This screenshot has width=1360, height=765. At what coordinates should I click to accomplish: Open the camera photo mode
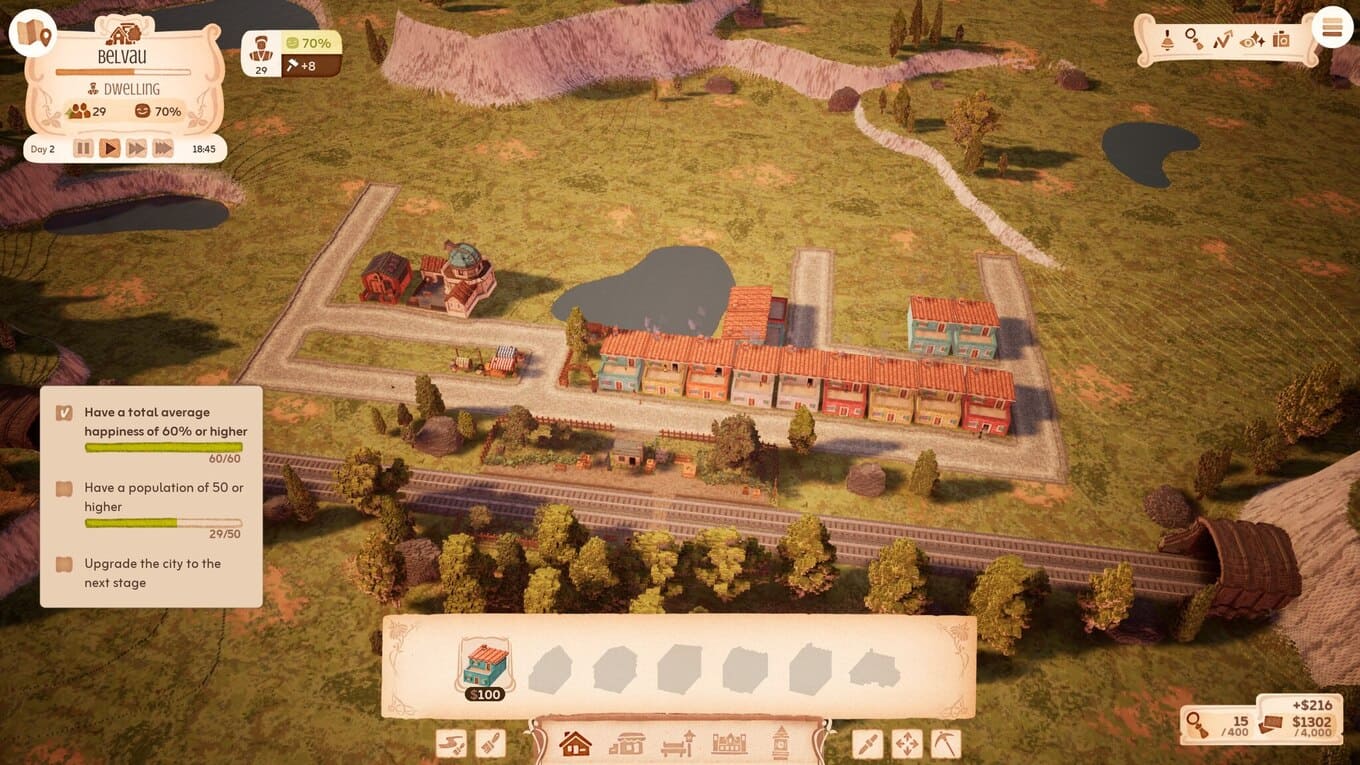click(1281, 40)
